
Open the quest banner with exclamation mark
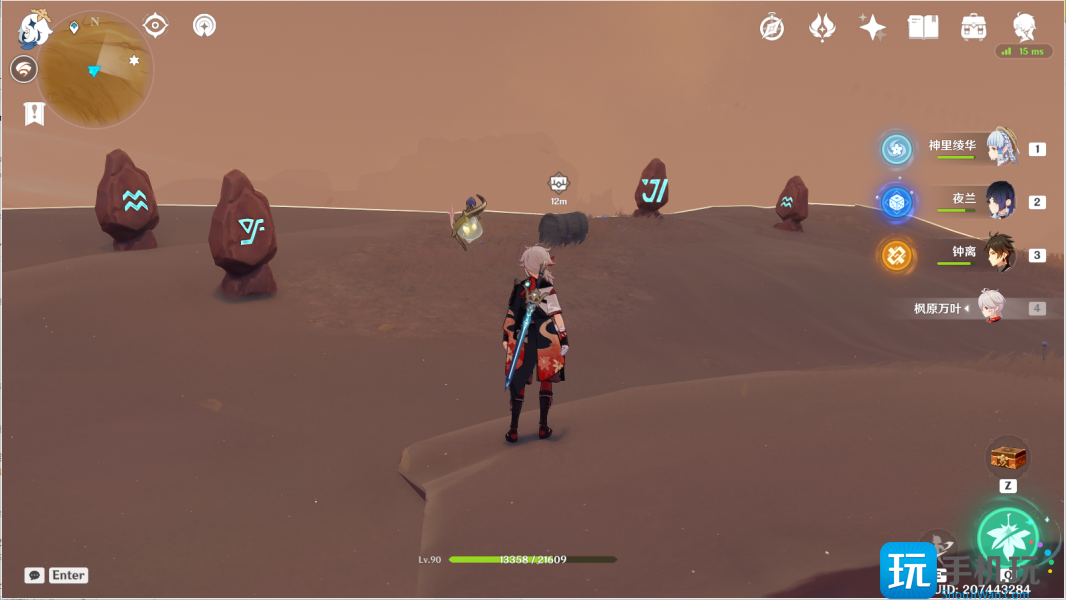pos(35,113)
